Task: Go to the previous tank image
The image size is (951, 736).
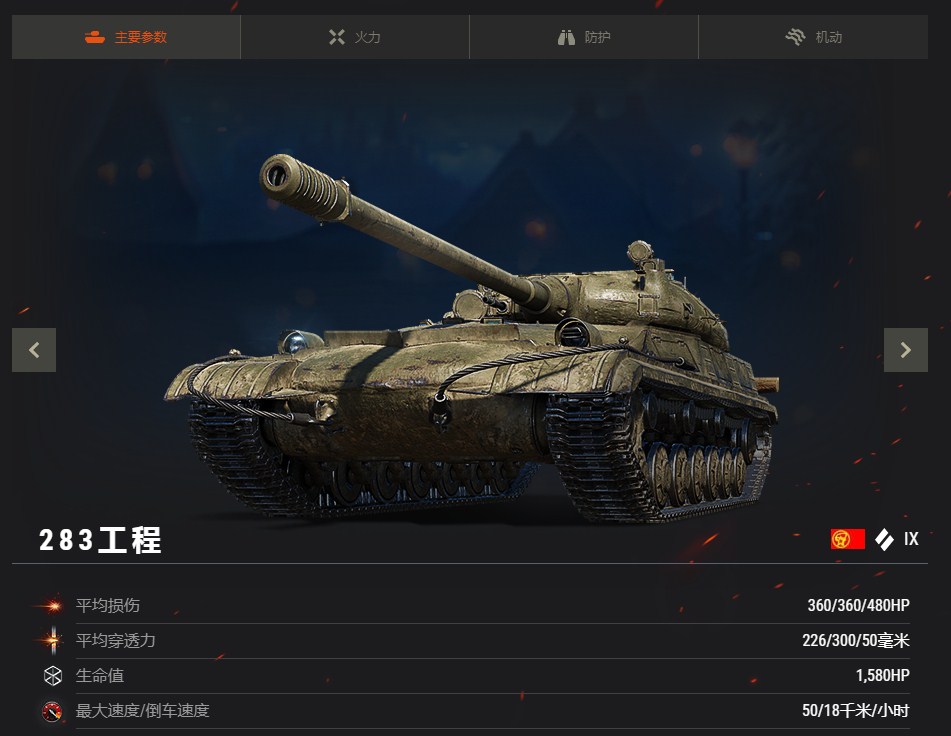Action: 34,350
